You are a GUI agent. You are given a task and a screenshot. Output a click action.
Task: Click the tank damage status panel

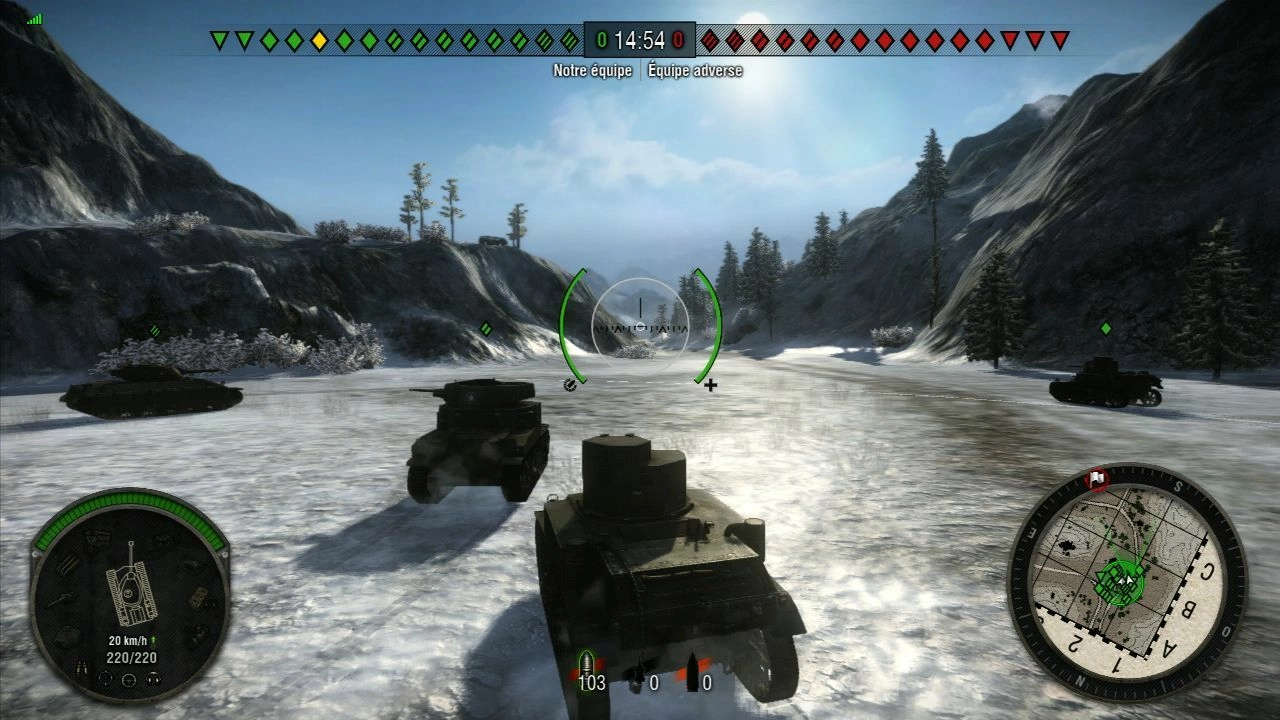tap(130, 593)
